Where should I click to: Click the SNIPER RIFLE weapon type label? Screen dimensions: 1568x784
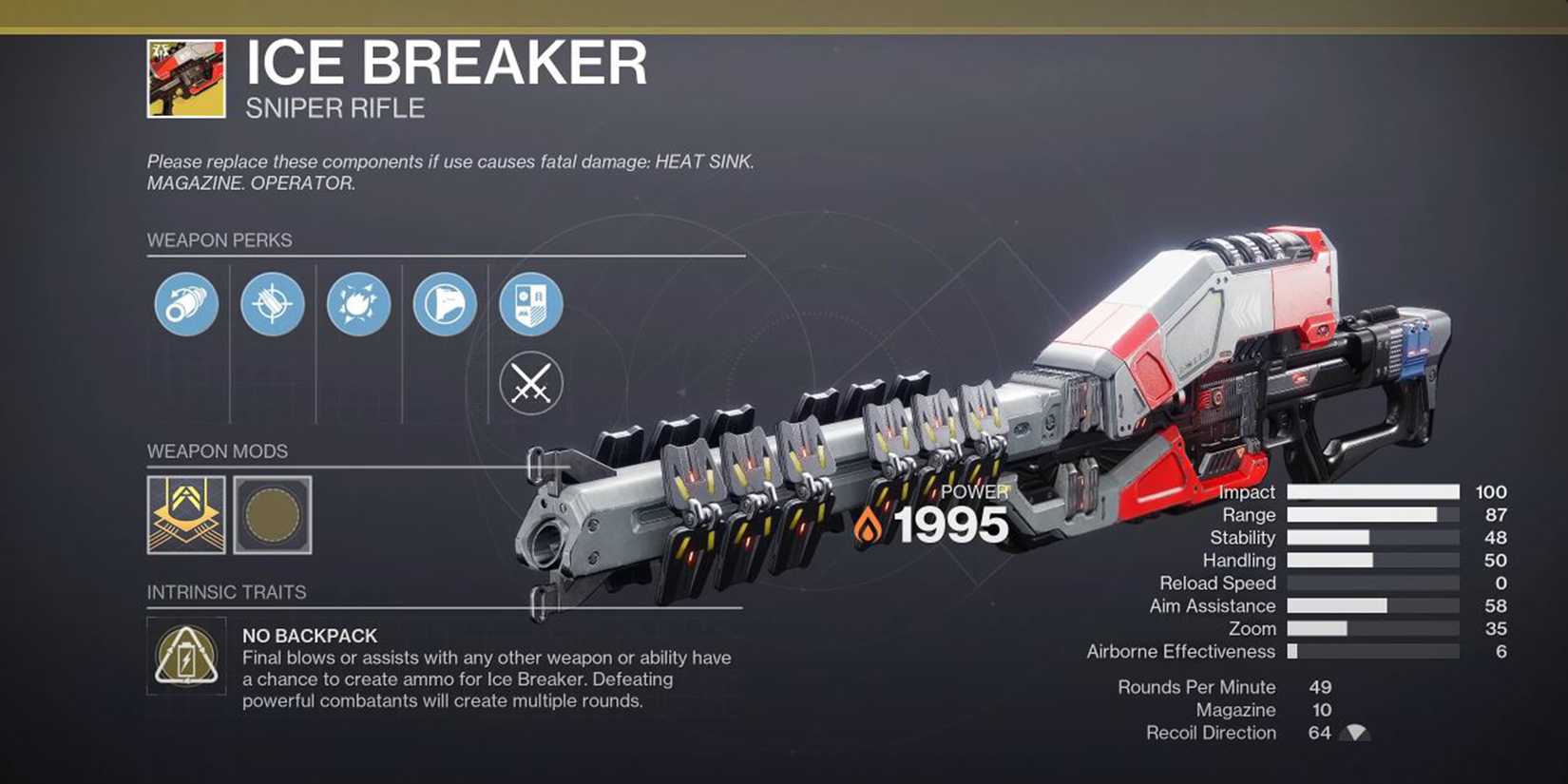click(x=333, y=107)
